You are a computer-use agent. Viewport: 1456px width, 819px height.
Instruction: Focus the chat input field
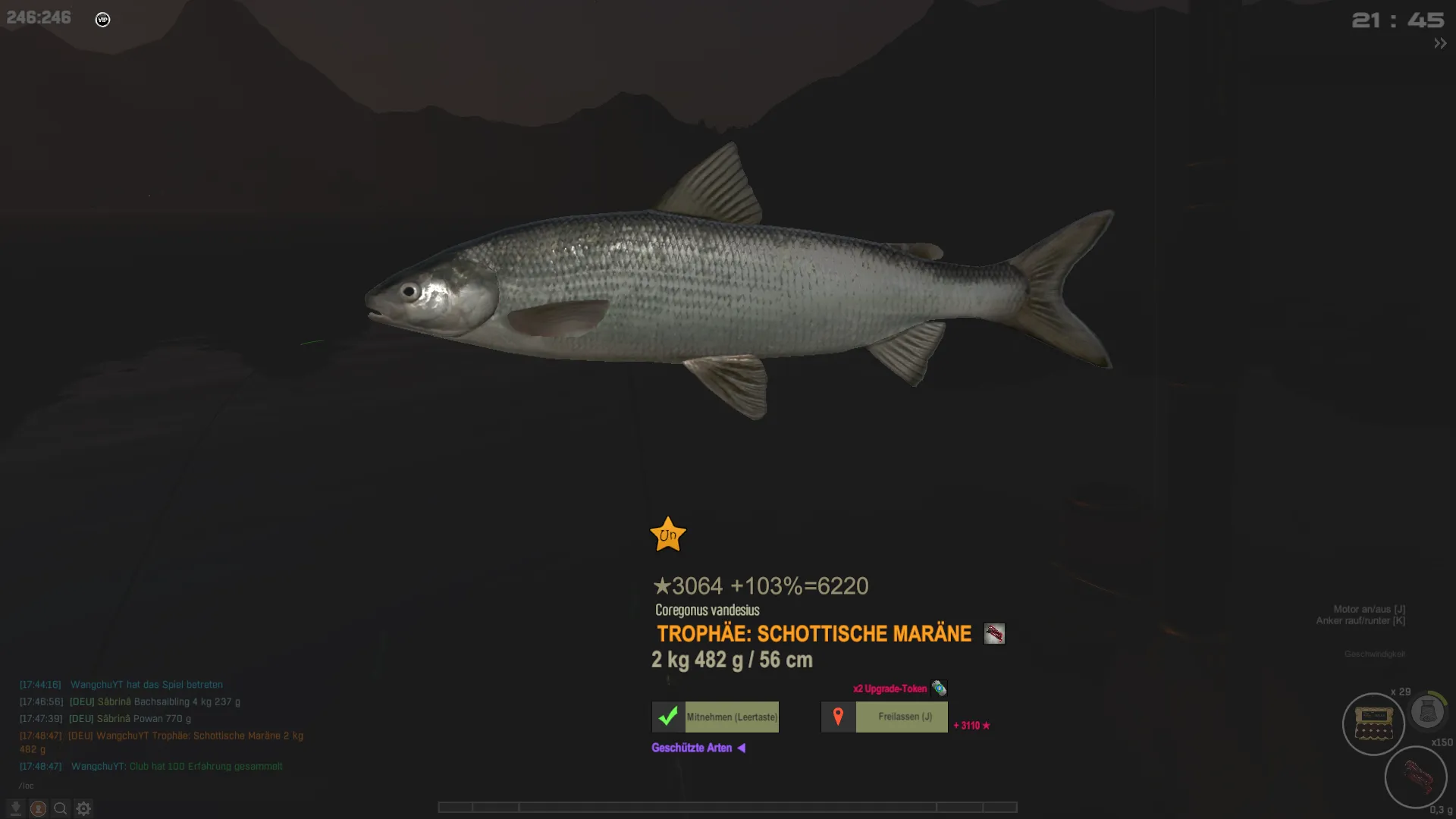[x=152, y=786]
